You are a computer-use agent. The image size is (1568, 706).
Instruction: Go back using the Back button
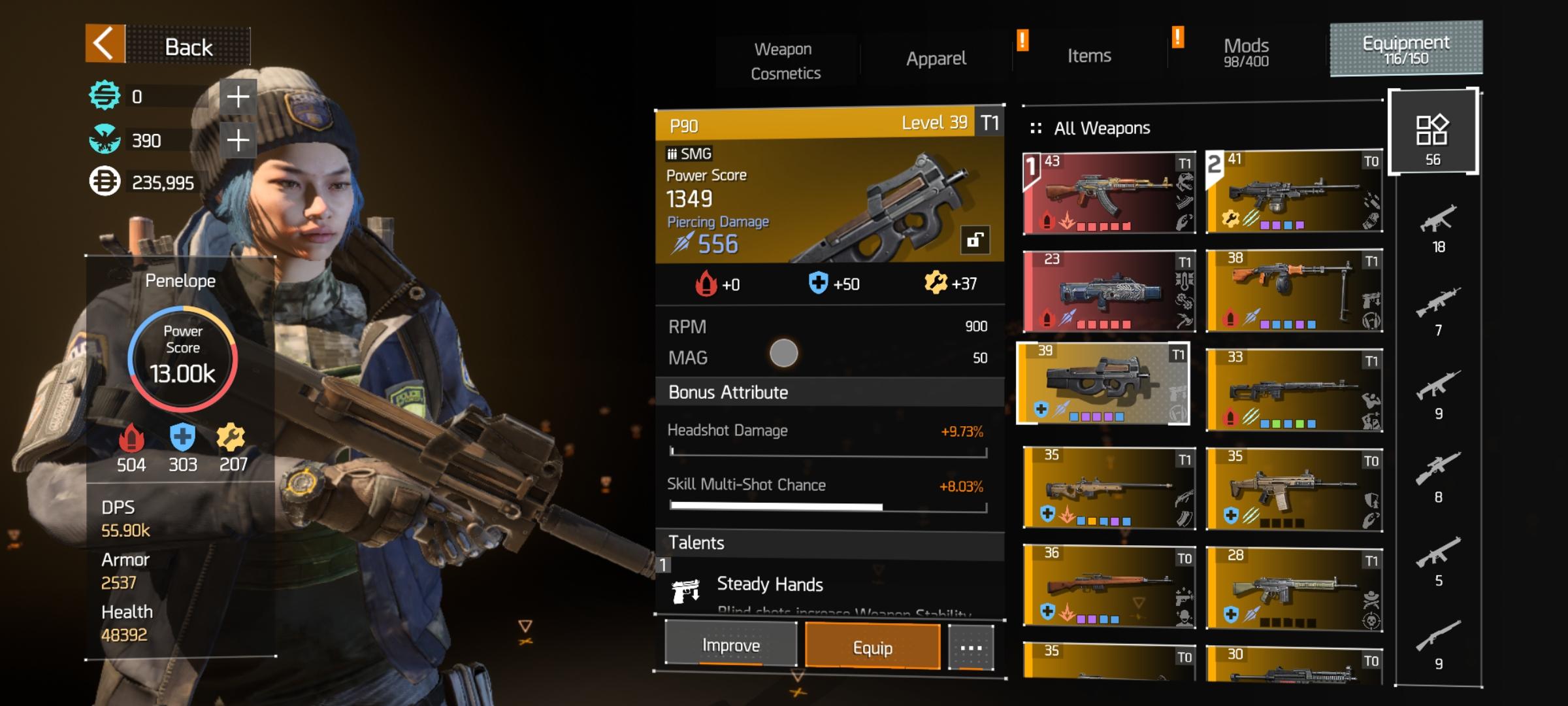coord(167,46)
